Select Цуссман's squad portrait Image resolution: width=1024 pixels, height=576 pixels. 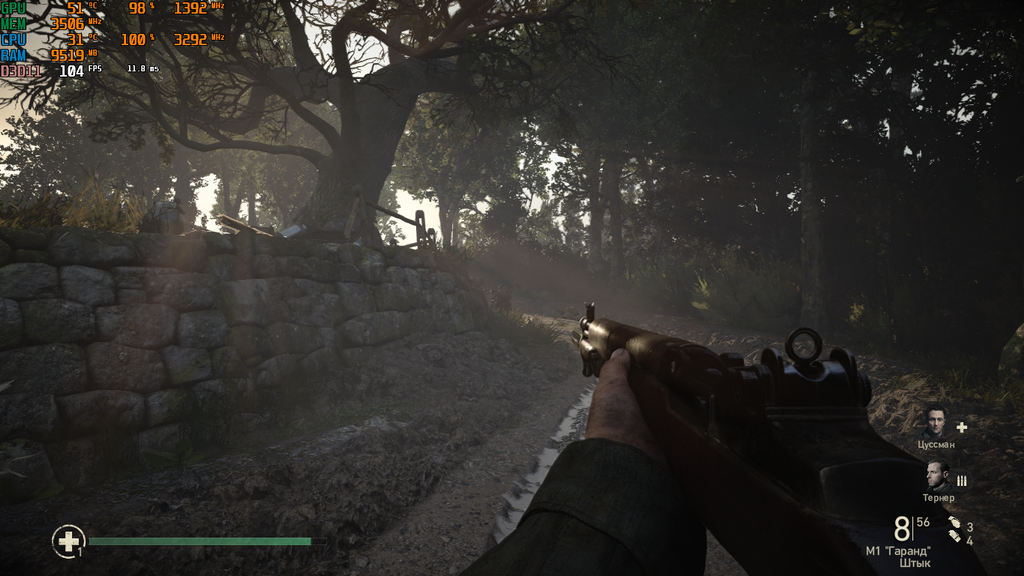(936, 422)
